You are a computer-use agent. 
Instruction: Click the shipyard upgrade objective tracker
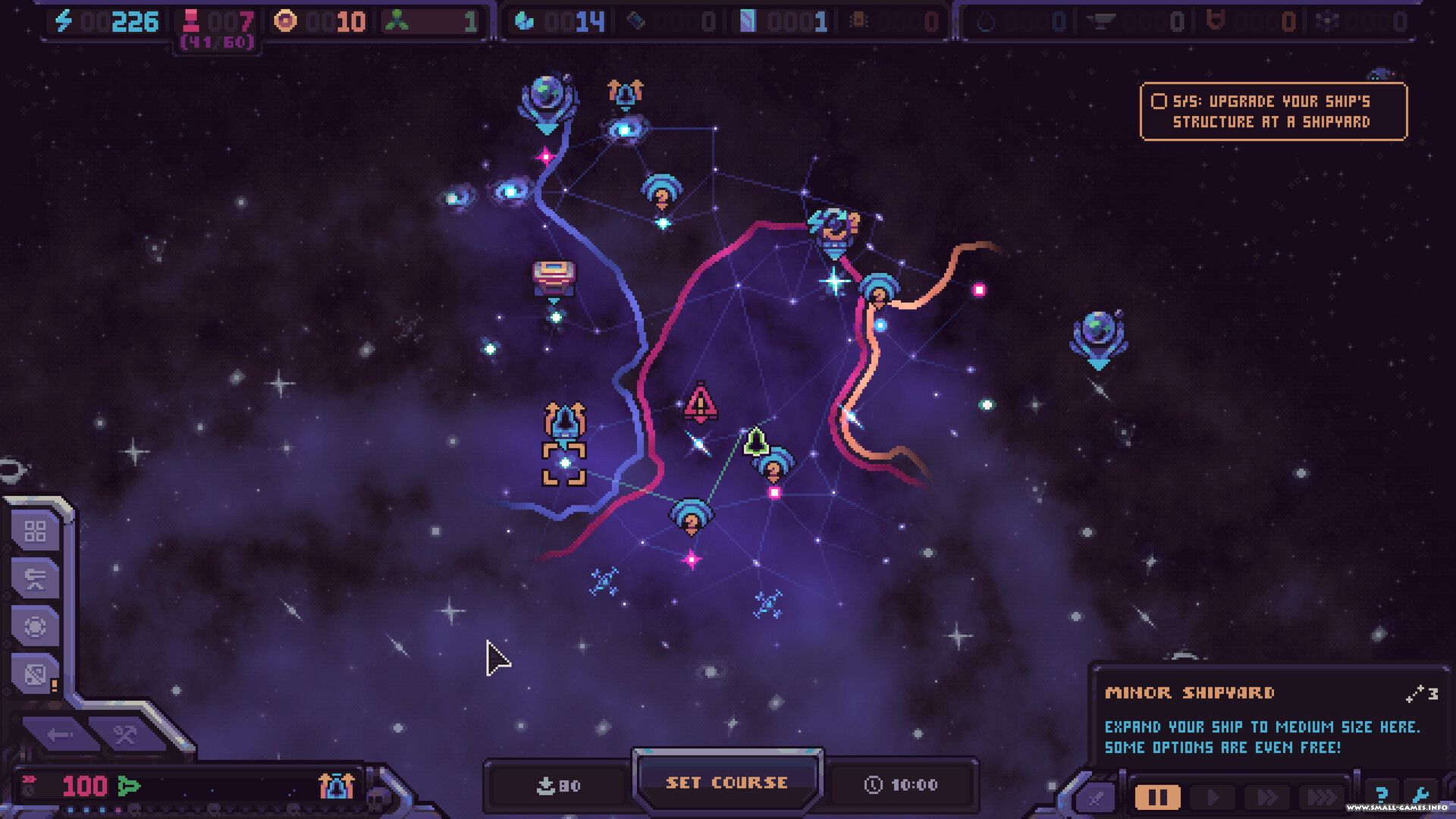(1272, 111)
